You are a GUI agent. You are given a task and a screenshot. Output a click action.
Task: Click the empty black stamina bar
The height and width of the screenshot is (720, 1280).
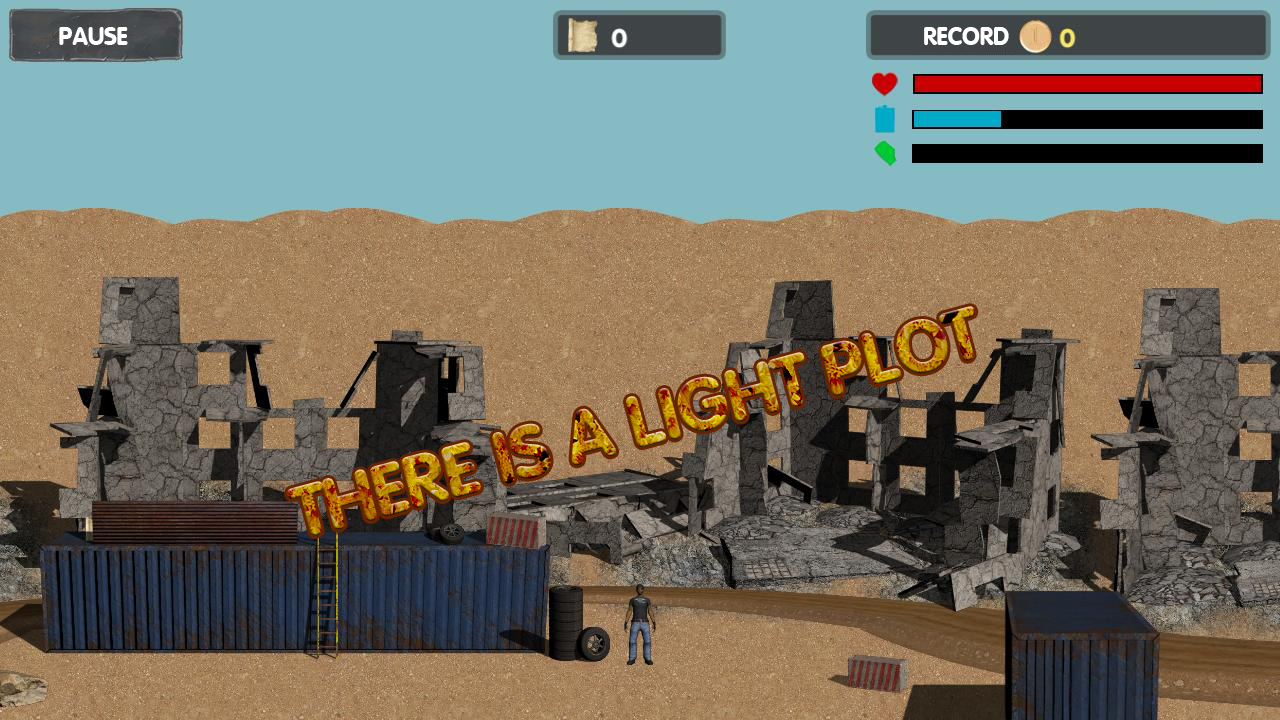(x=1087, y=153)
